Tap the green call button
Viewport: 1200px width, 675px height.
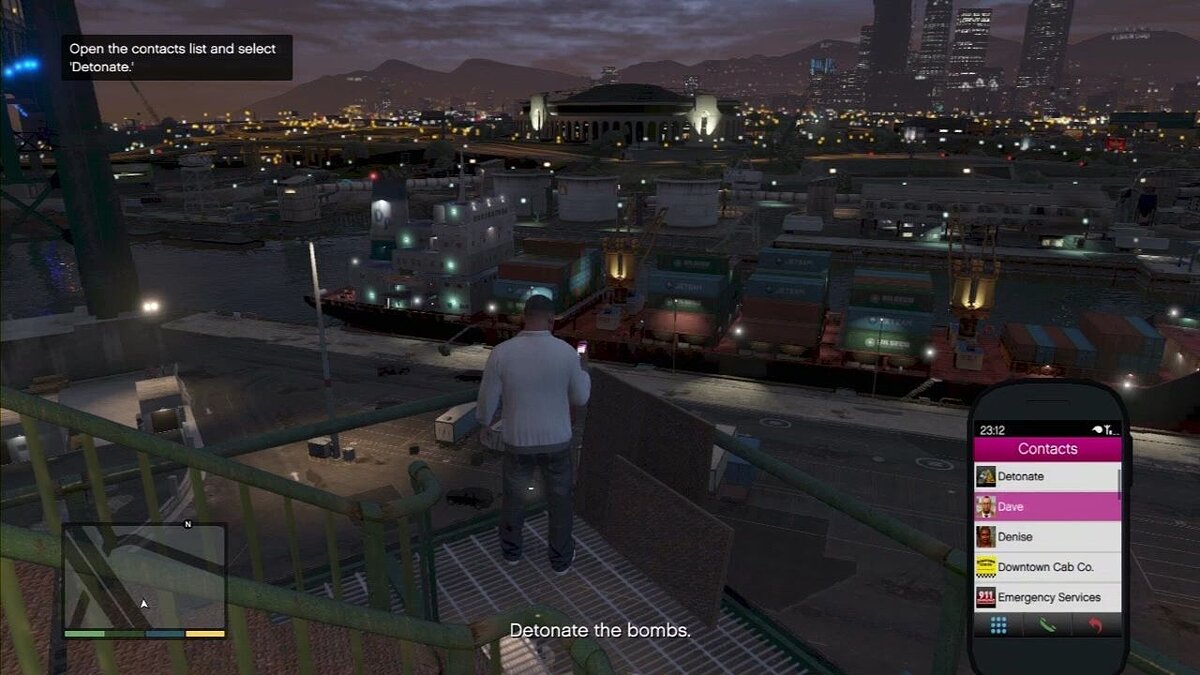pyautogui.click(x=1046, y=625)
